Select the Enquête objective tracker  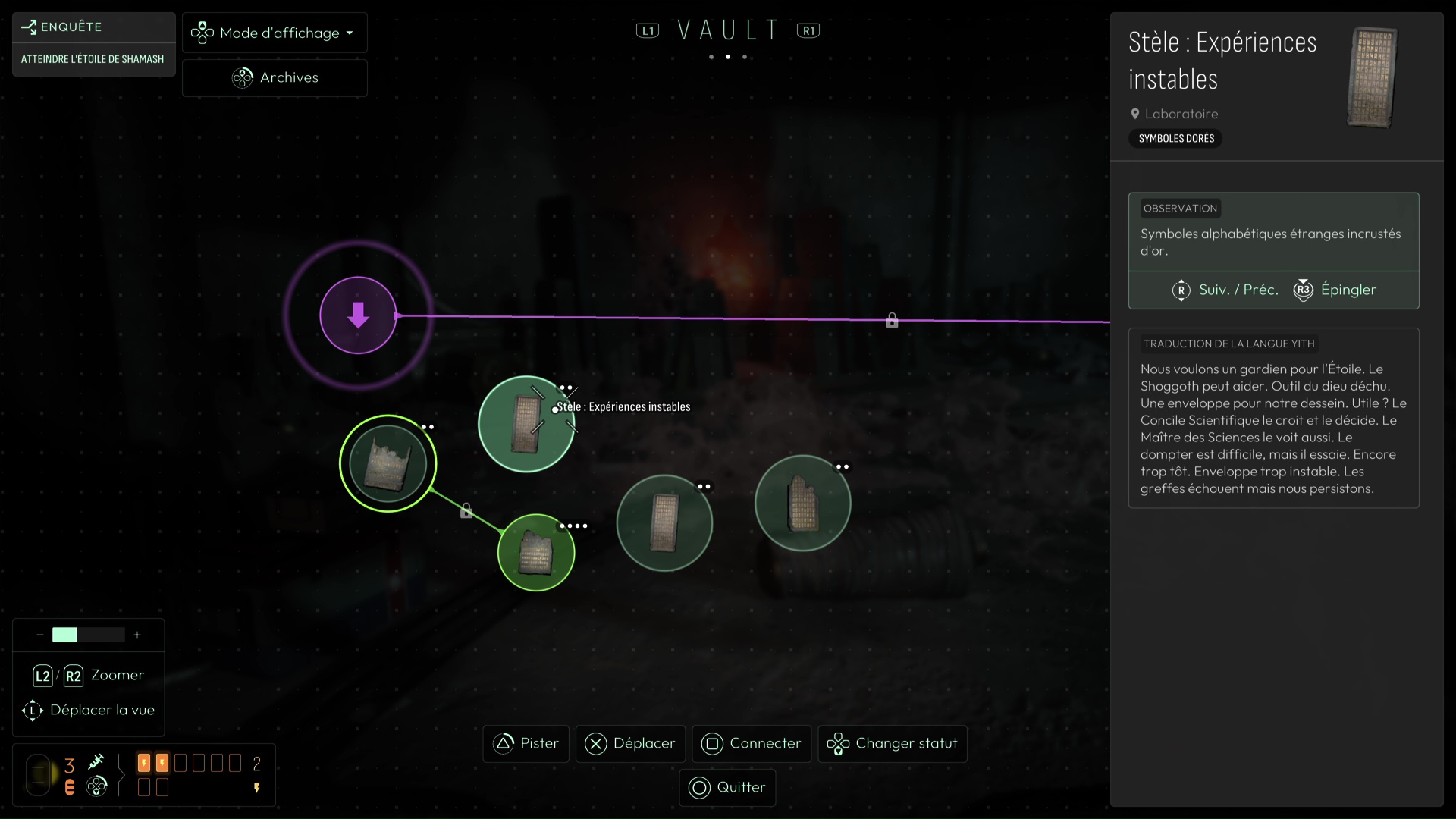tap(93, 43)
